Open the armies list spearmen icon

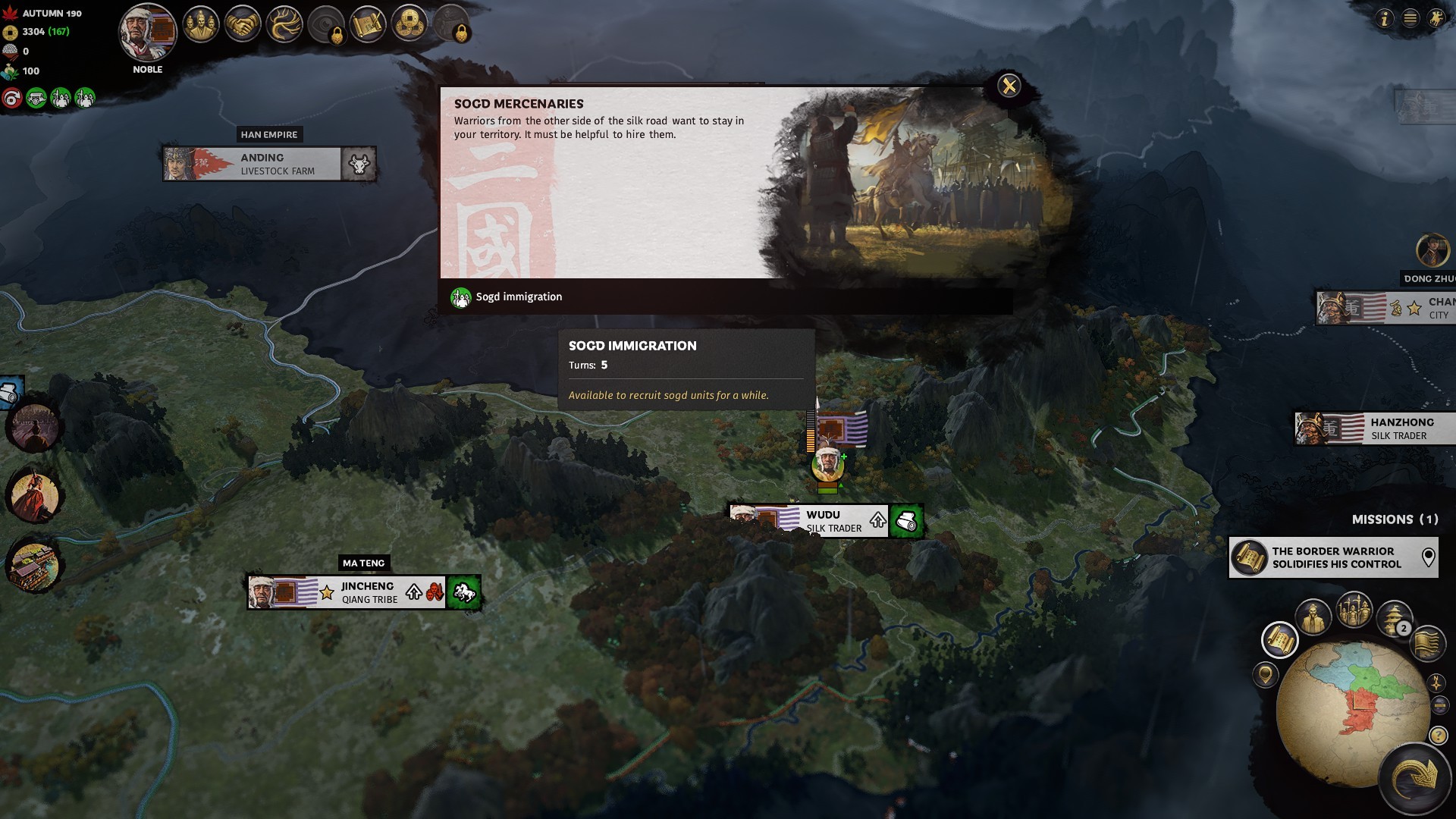[1354, 610]
